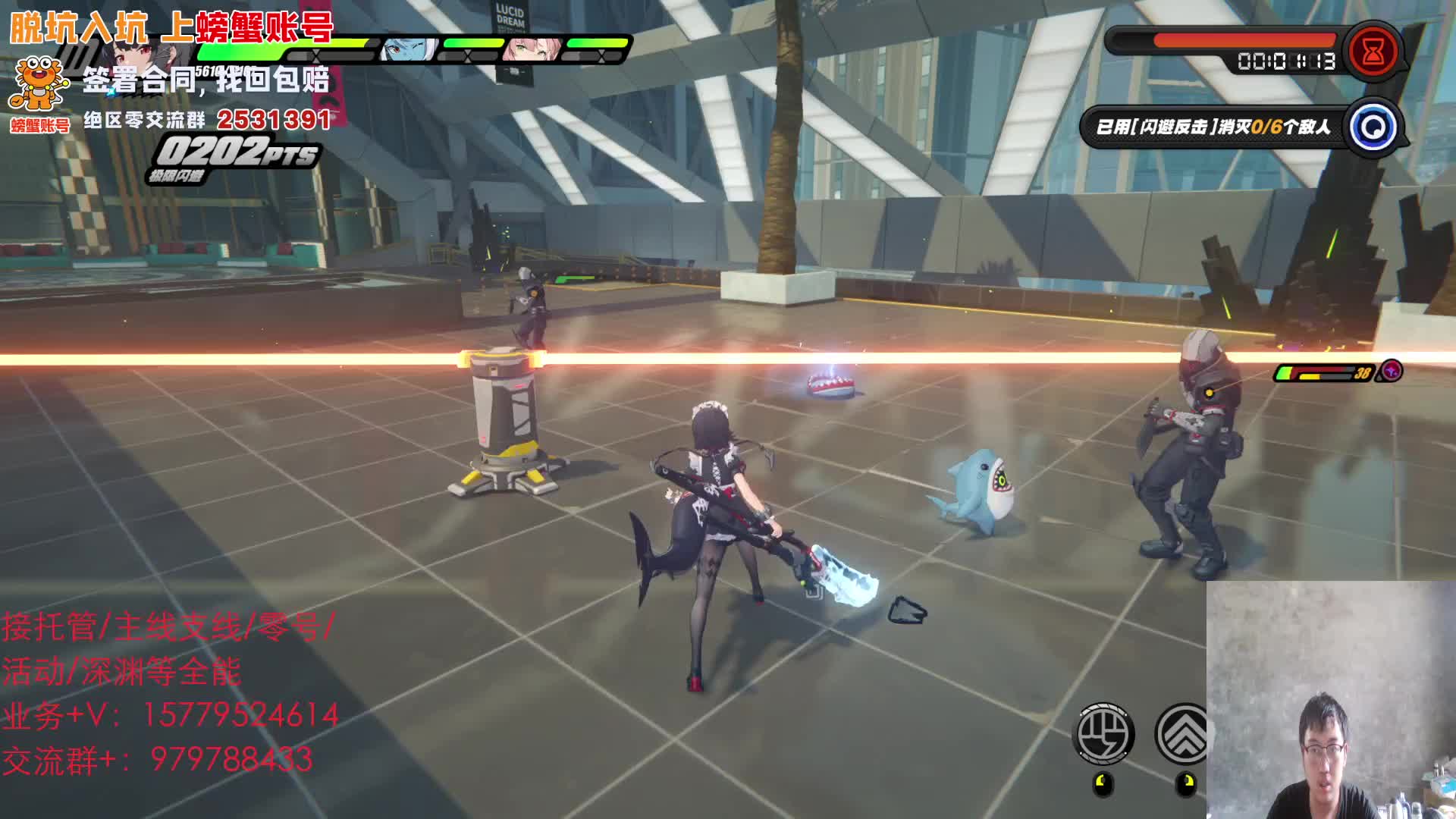Click the orange crab mascot logo
This screenshot has height=819, width=1456.
39,84
